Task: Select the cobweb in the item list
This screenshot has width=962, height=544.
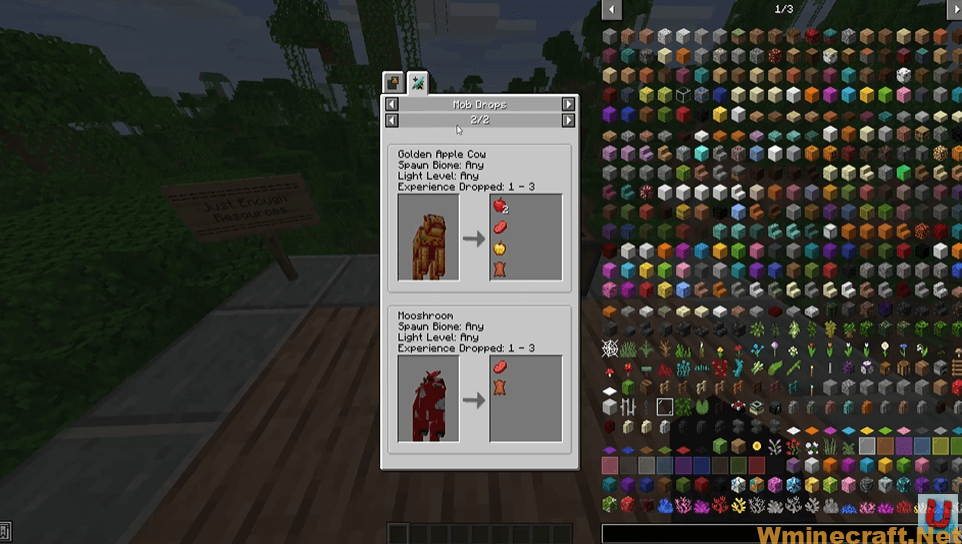Action: pos(609,349)
